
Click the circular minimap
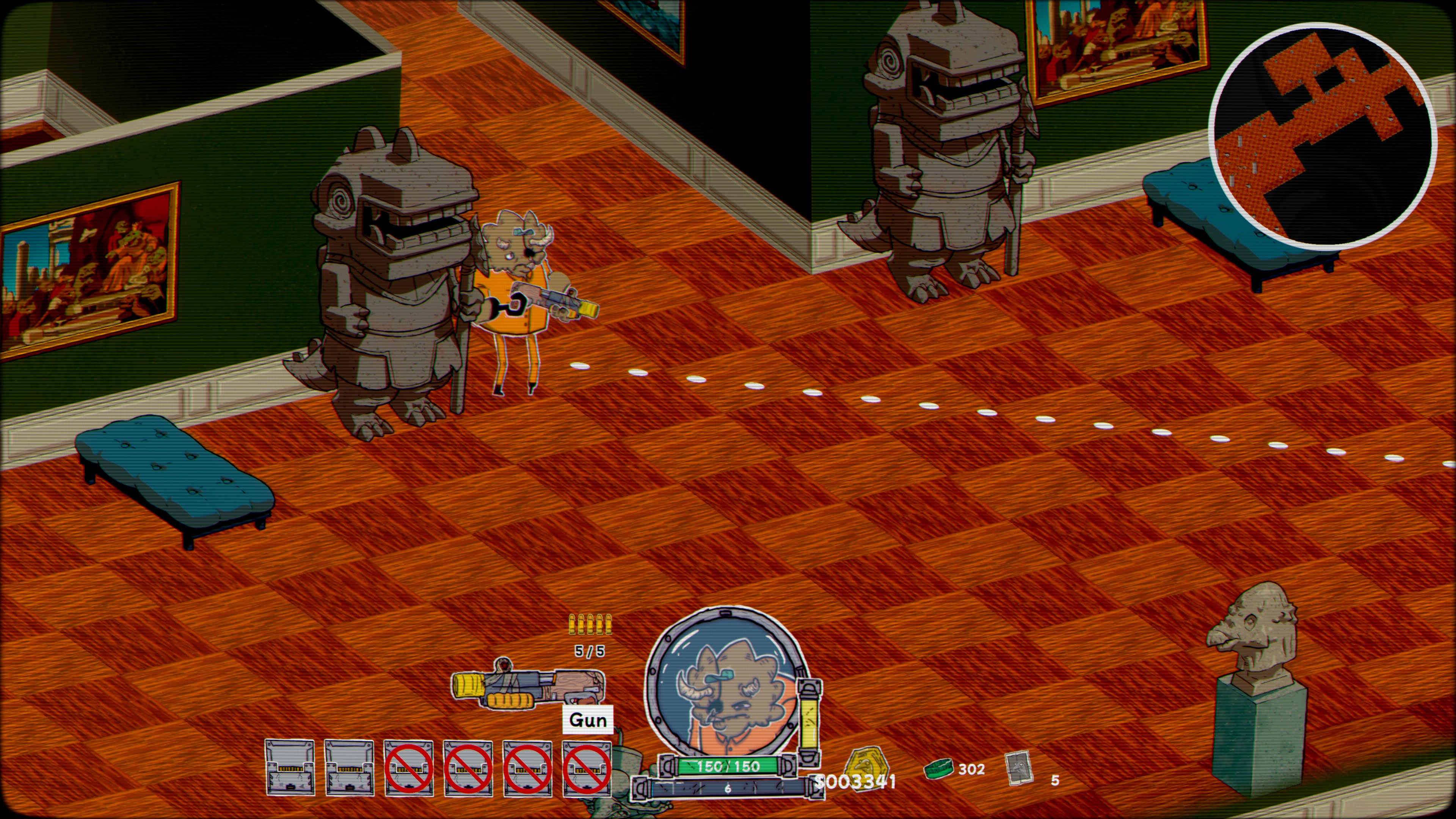pyautogui.click(x=1322, y=136)
